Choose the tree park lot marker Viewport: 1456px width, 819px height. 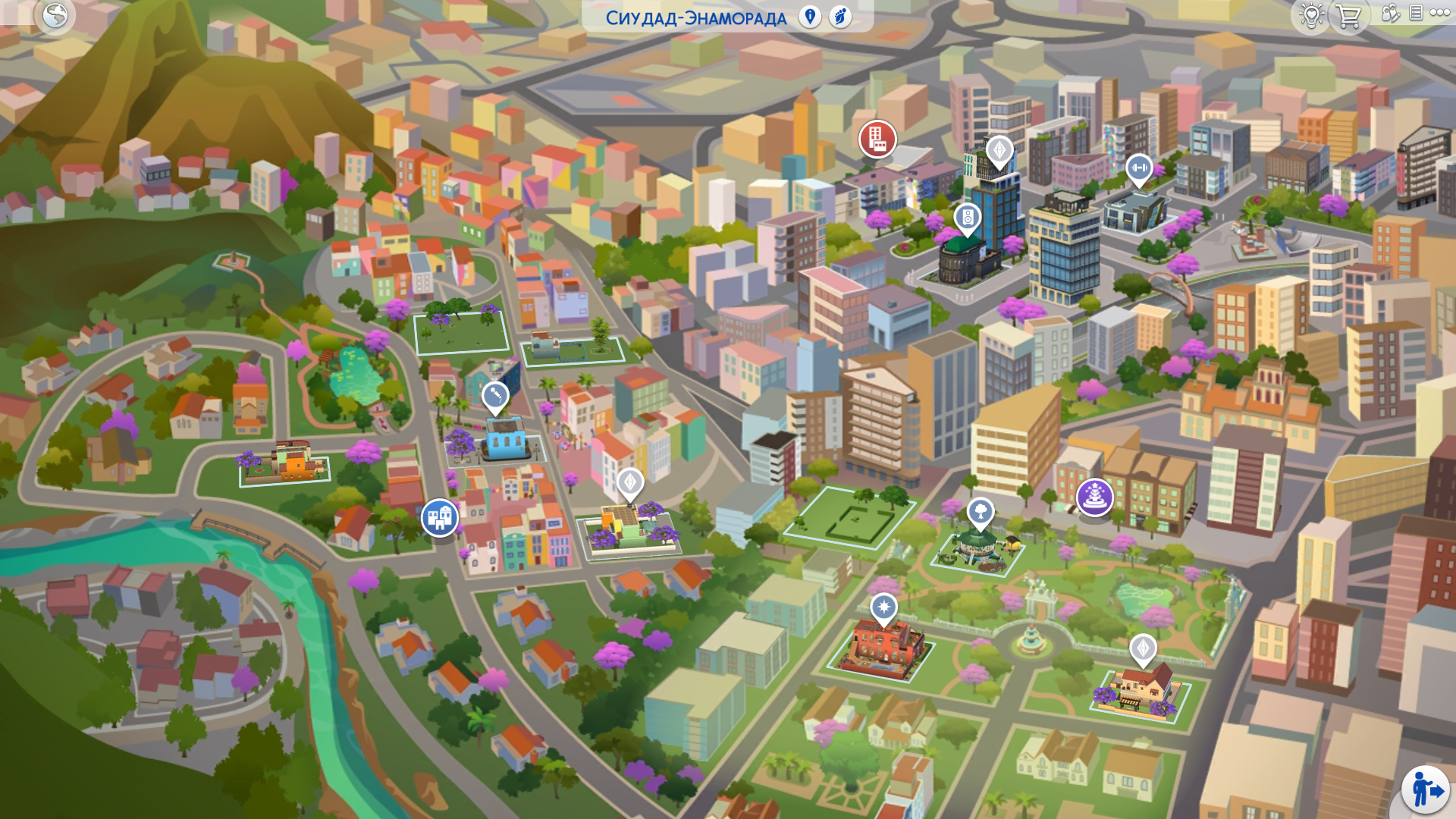(981, 512)
